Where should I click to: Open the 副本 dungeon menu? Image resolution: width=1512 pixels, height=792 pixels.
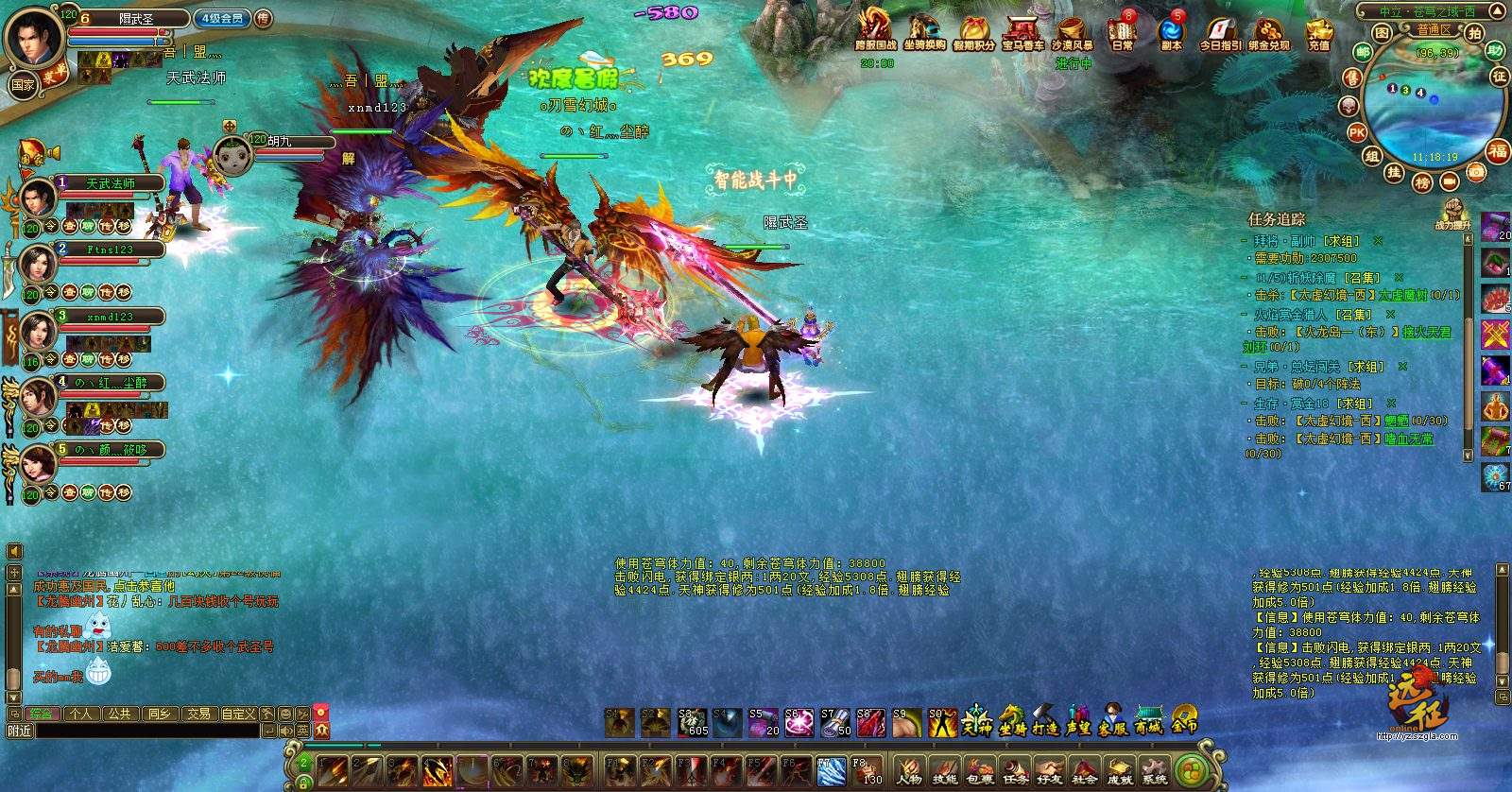pyautogui.click(x=1172, y=31)
